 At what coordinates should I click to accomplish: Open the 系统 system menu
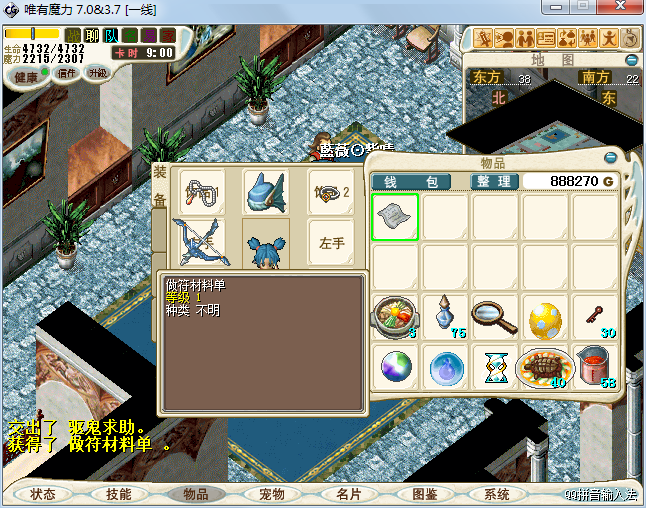(497, 494)
